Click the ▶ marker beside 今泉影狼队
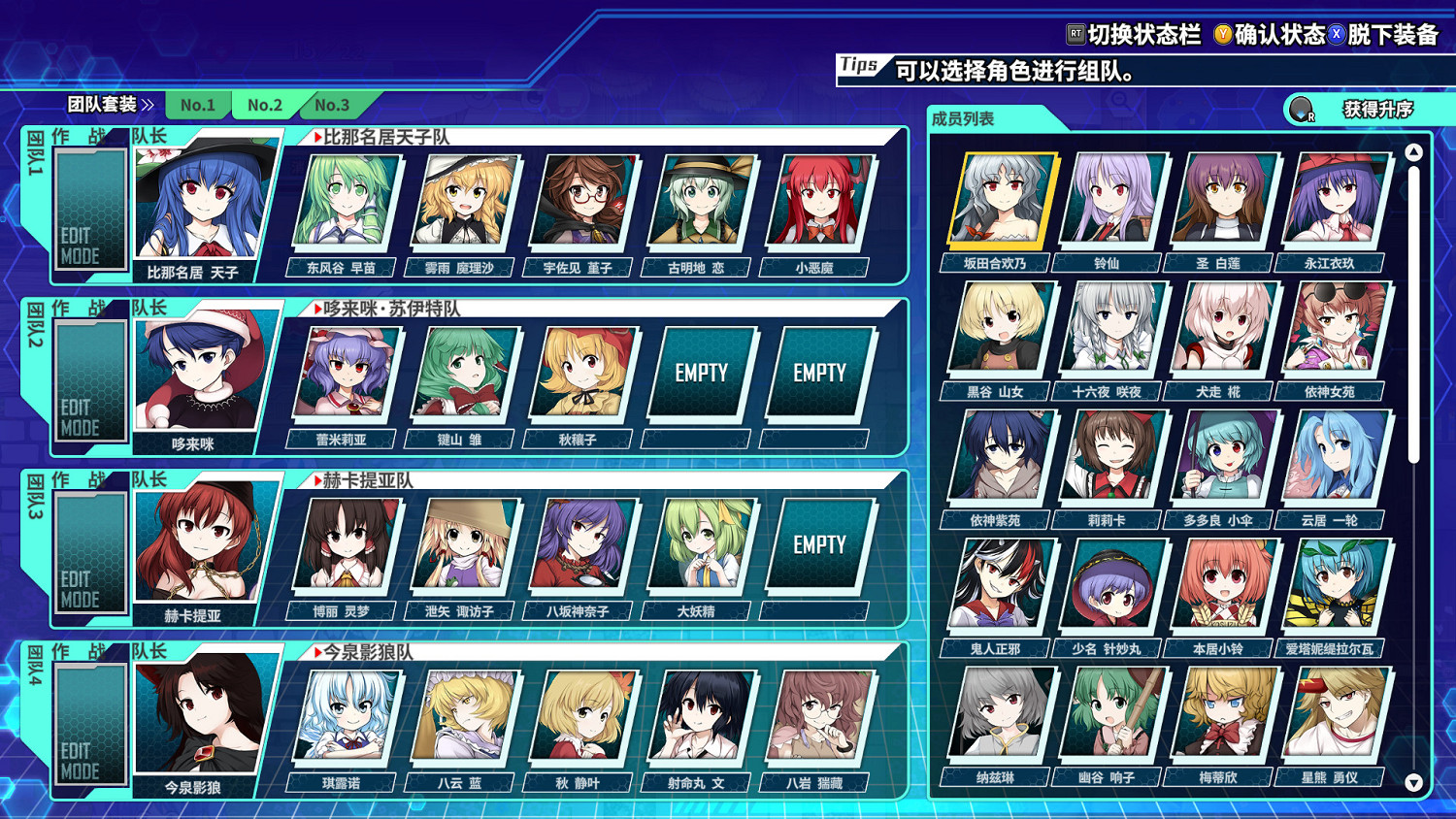Viewport: 1456px width, 819px height. click(x=317, y=652)
